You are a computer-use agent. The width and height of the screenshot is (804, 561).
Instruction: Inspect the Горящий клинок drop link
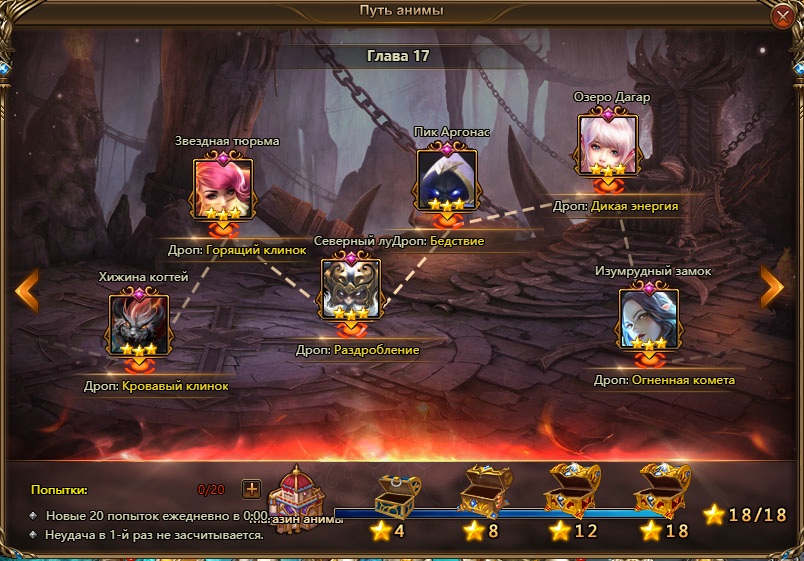(x=256, y=250)
